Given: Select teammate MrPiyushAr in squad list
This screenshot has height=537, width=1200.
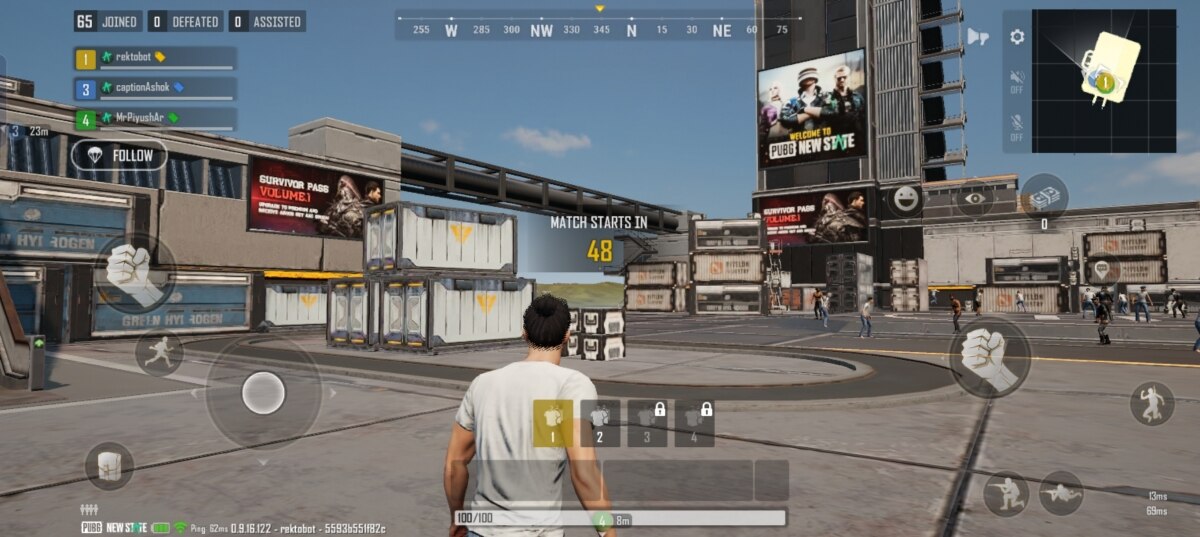Looking at the screenshot, I should click(155, 118).
